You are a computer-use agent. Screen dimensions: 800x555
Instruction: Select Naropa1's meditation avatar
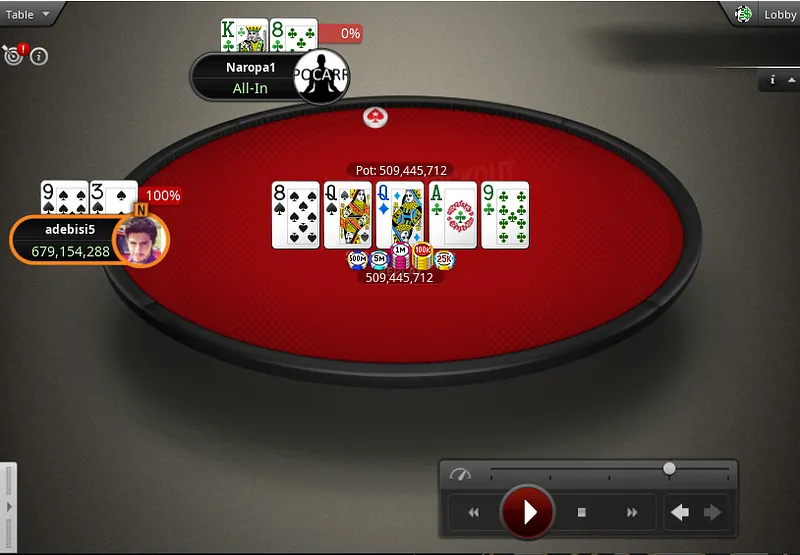pyautogui.click(x=320, y=77)
